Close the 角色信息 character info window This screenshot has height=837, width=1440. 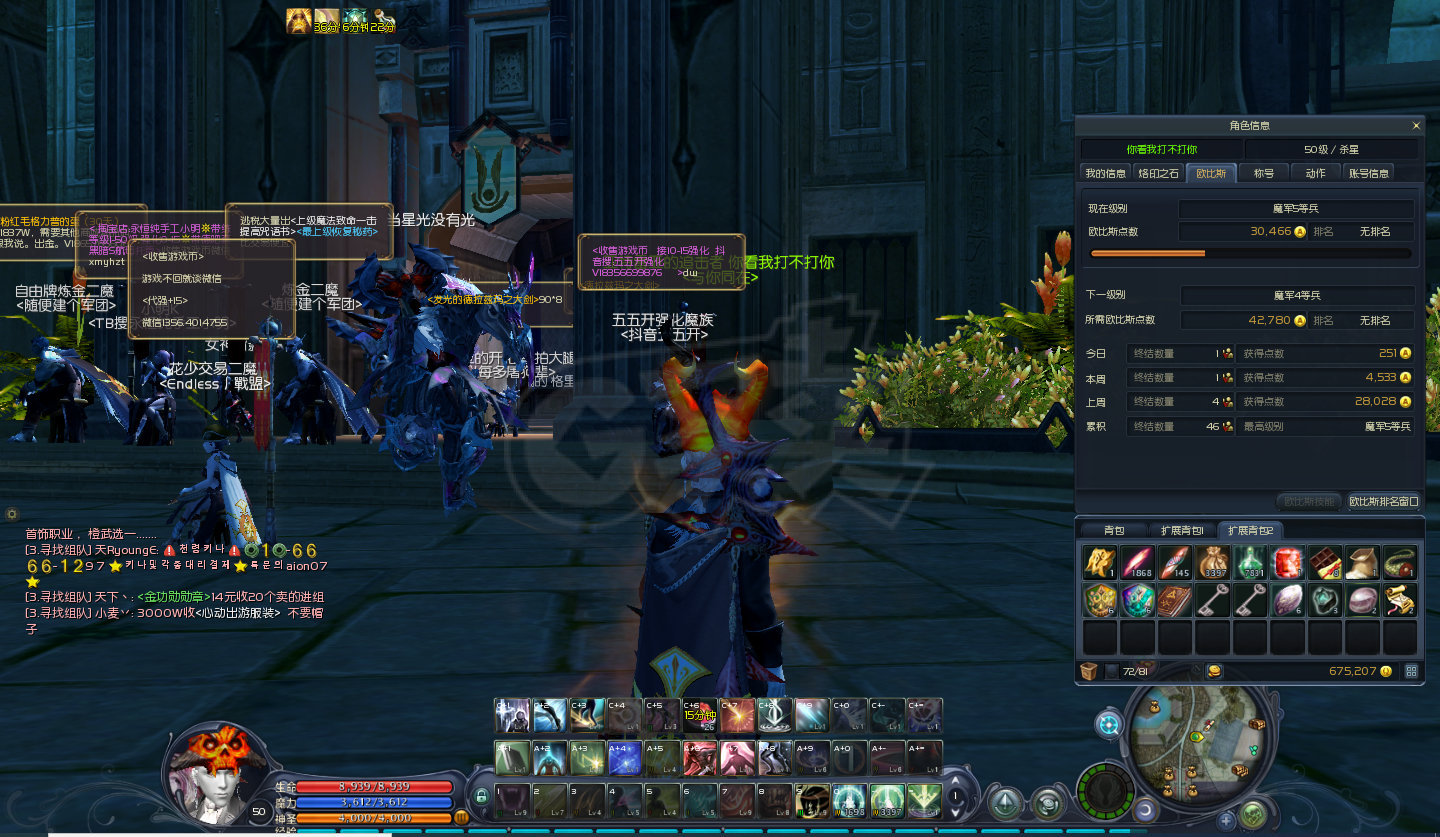point(1415,126)
